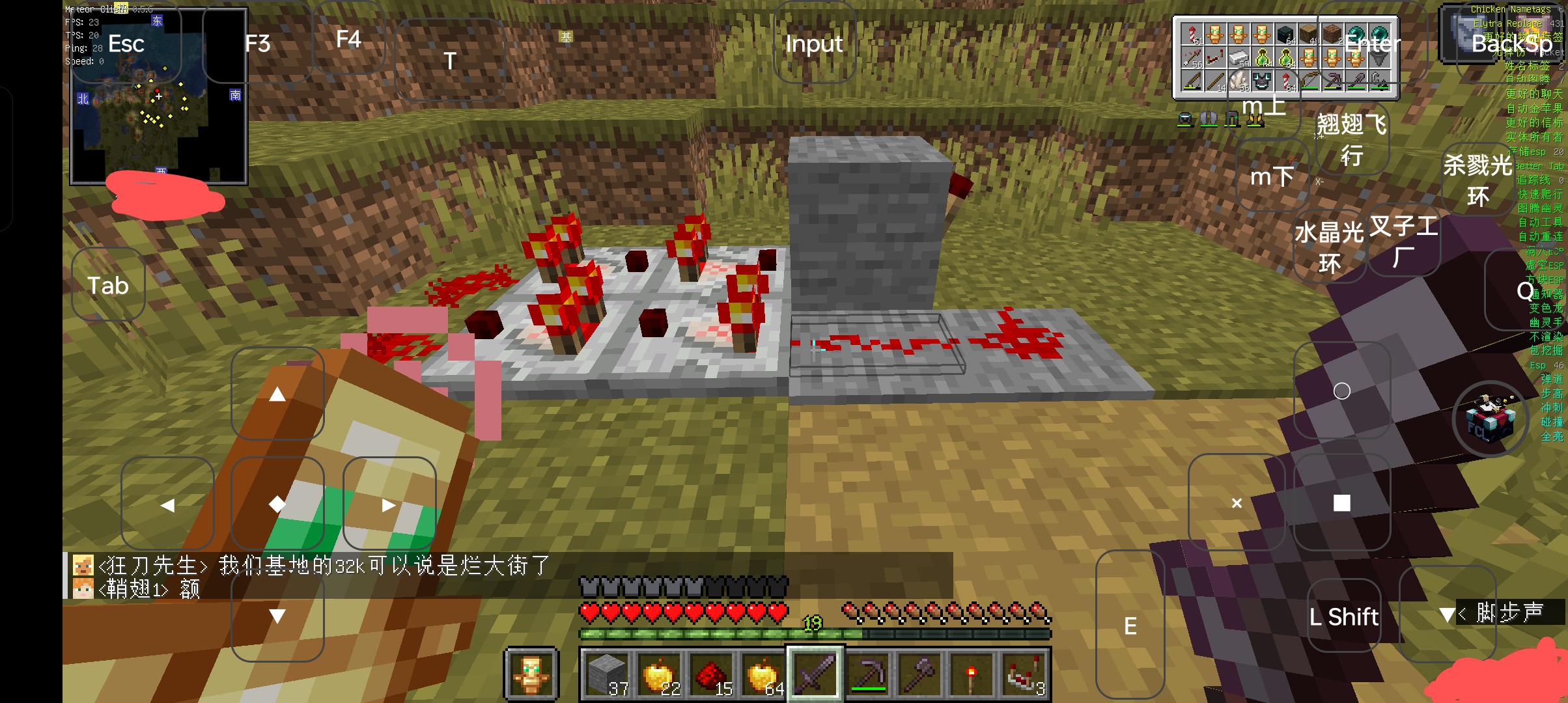Show the player list with Tab
The height and width of the screenshot is (703, 1568).
[x=108, y=286]
